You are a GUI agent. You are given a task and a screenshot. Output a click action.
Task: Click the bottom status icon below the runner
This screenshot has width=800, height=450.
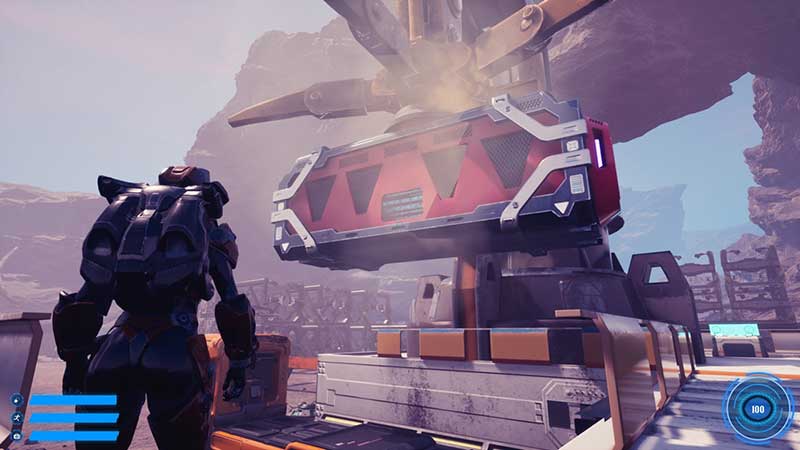[x=17, y=435]
